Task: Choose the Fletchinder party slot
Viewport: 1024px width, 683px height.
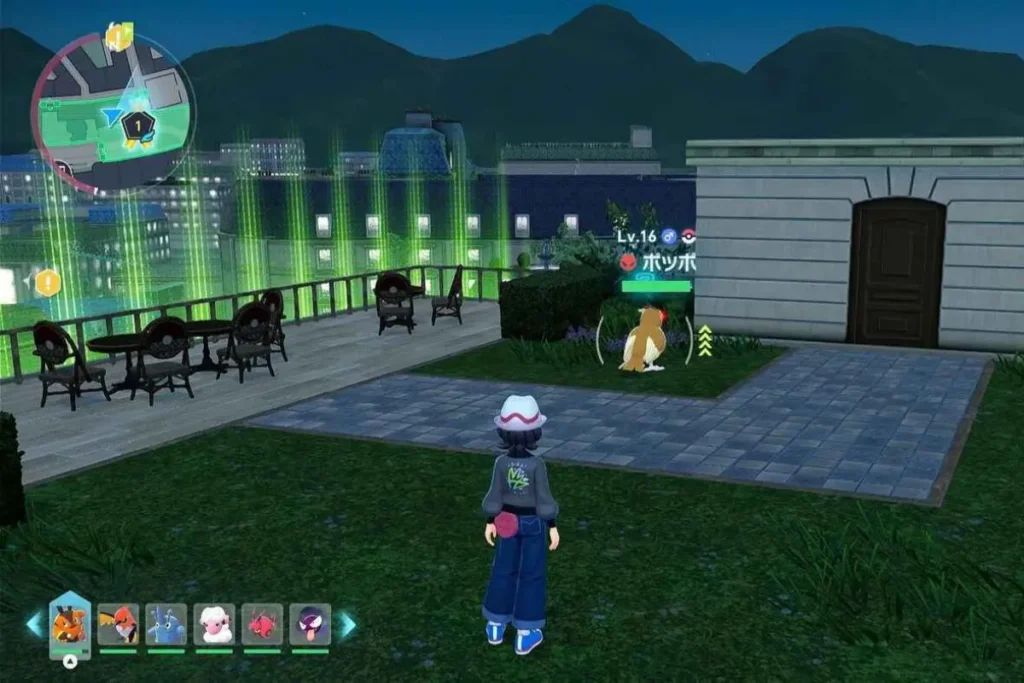Action: [x=118, y=624]
